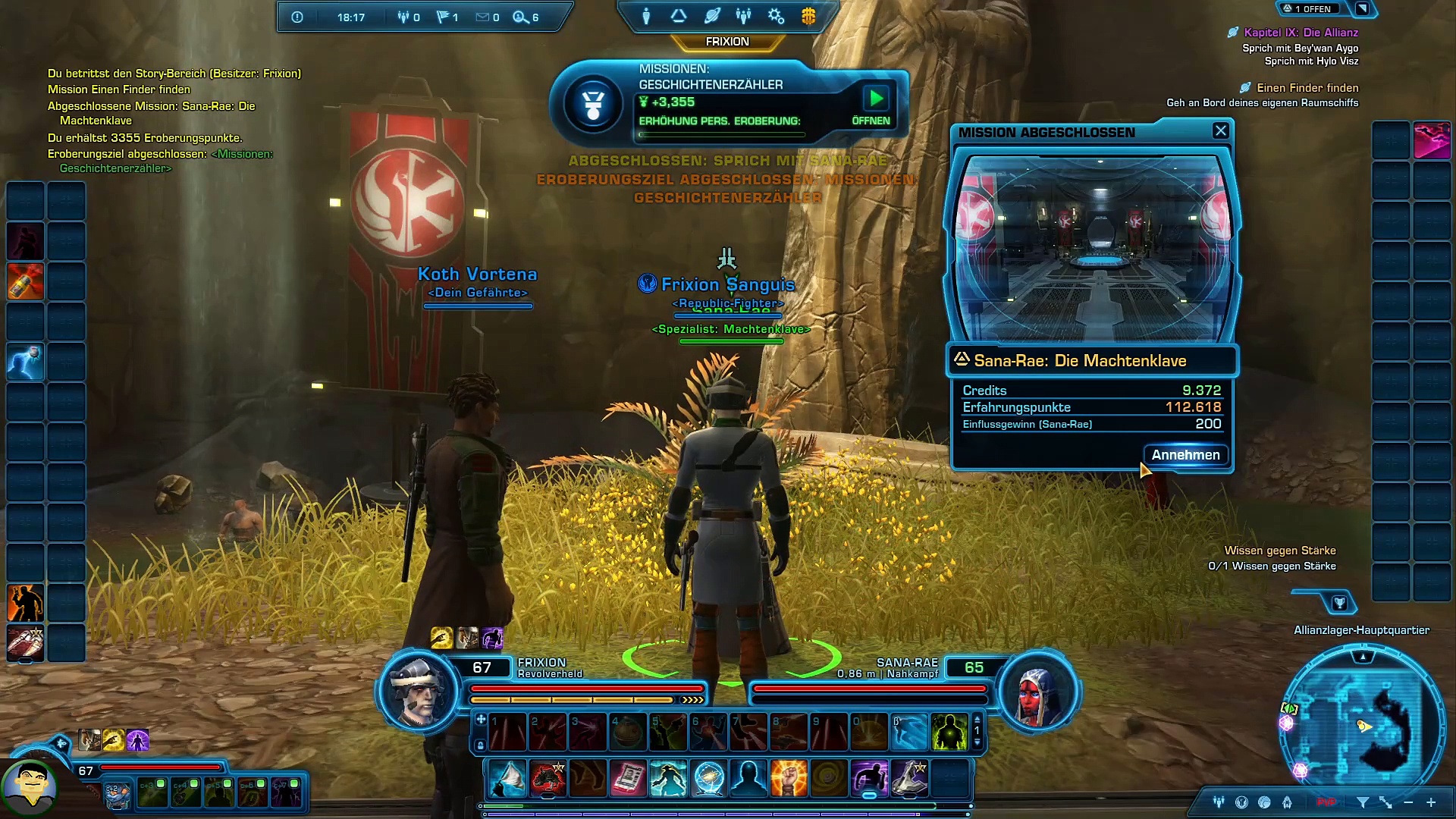Check the mail envelope icon
Screen dimensions: 1456x819
point(482,17)
